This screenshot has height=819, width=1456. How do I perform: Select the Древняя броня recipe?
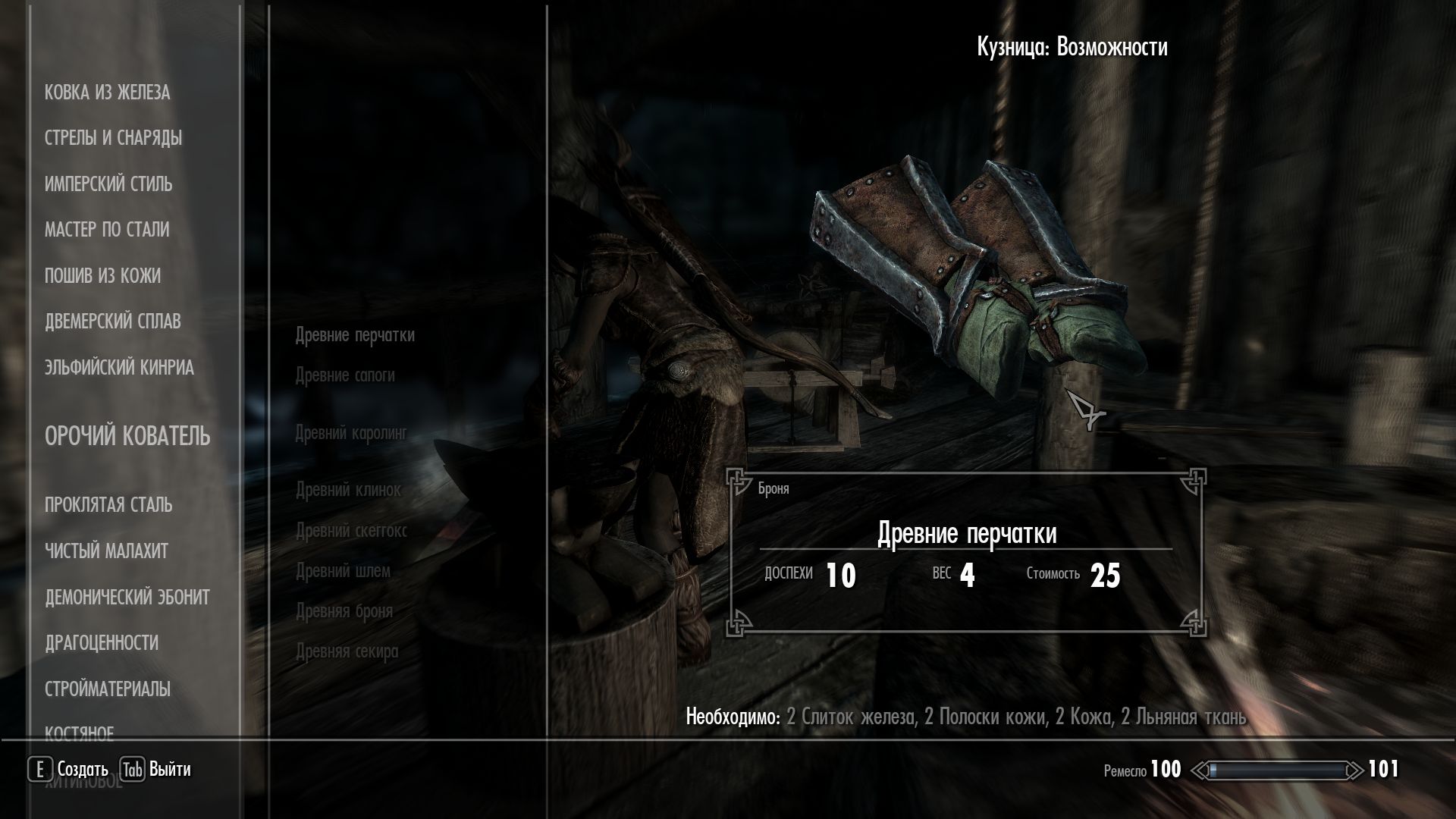(x=344, y=611)
